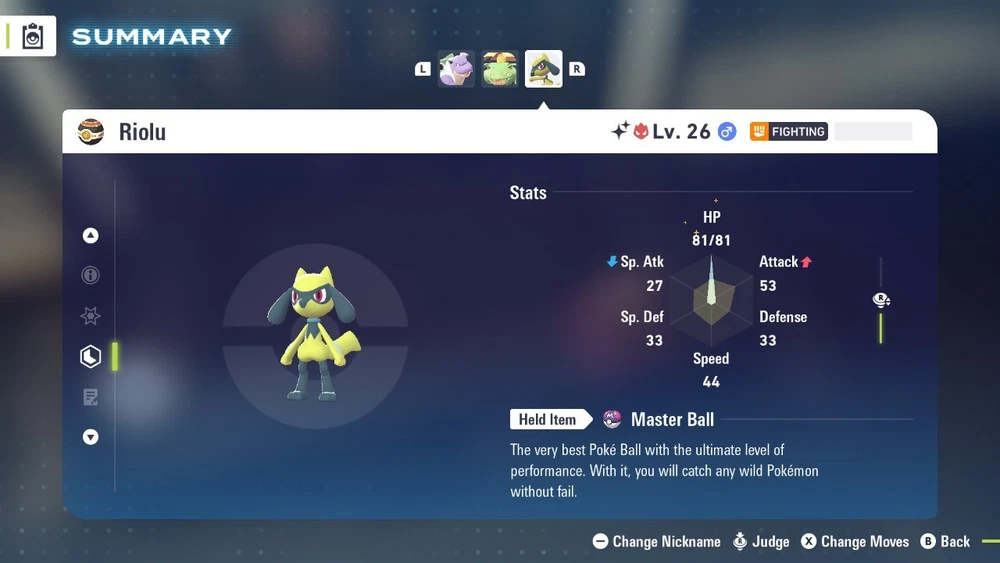Open the info page tab
The height and width of the screenshot is (563, 1000).
pos(91,275)
